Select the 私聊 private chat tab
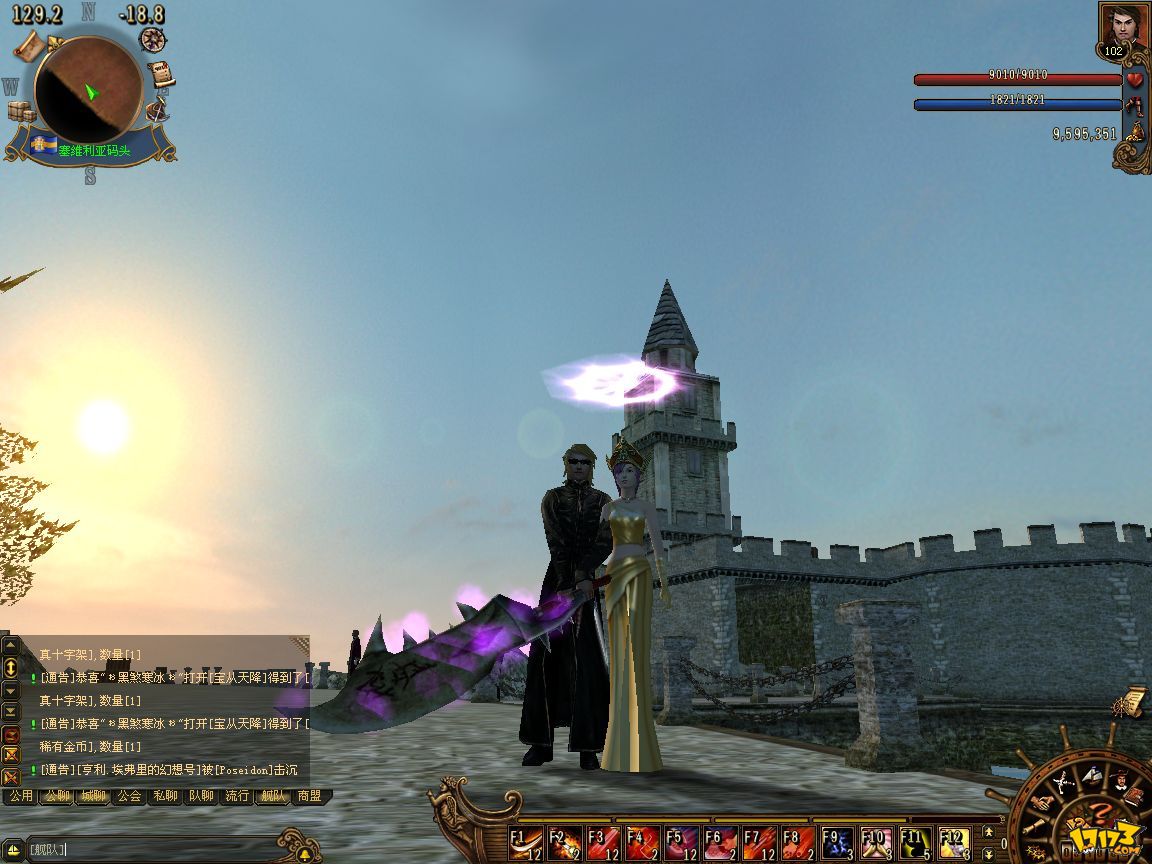 [x=165, y=796]
